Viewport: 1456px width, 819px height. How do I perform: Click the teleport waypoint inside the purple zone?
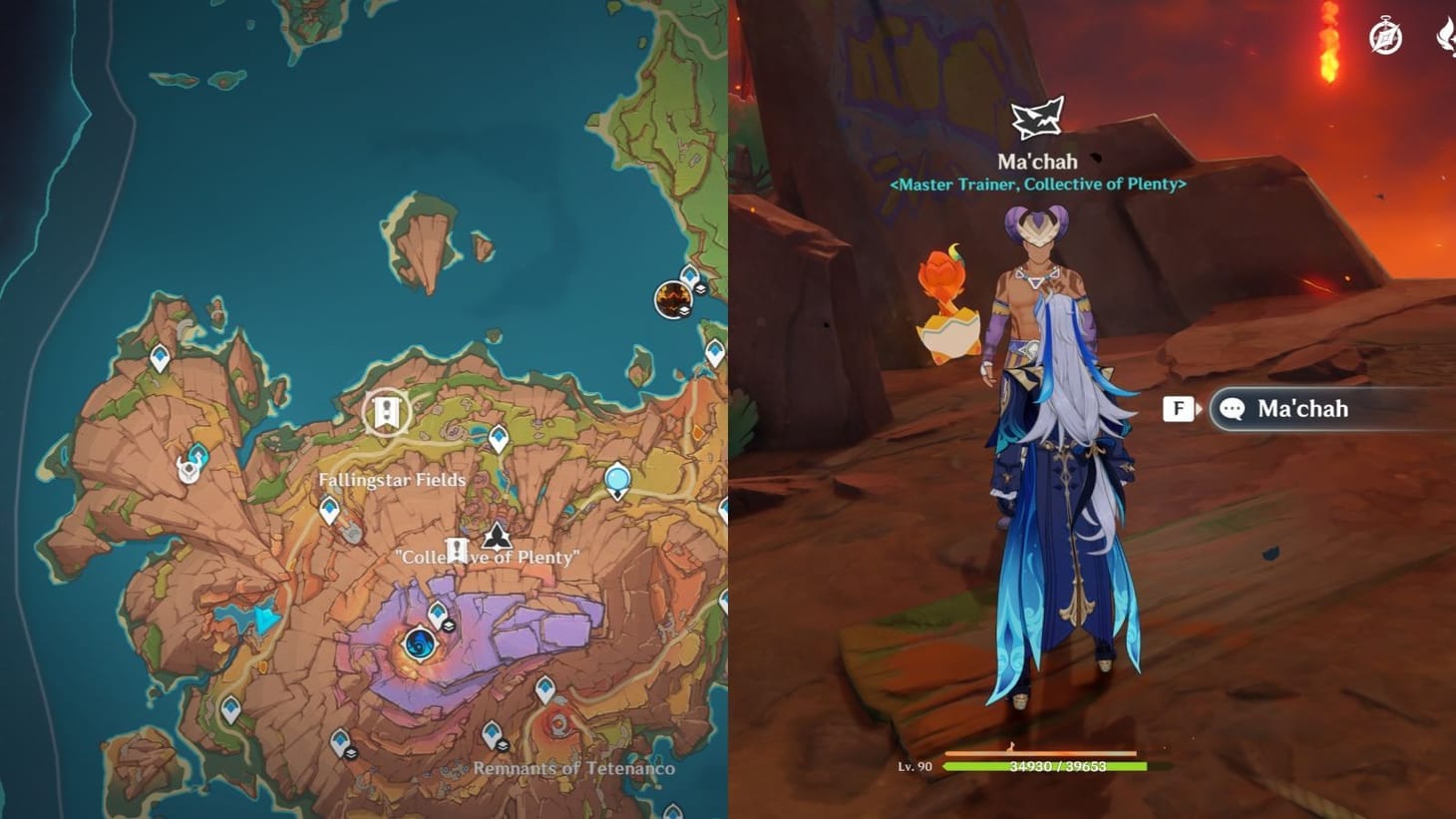(x=438, y=613)
